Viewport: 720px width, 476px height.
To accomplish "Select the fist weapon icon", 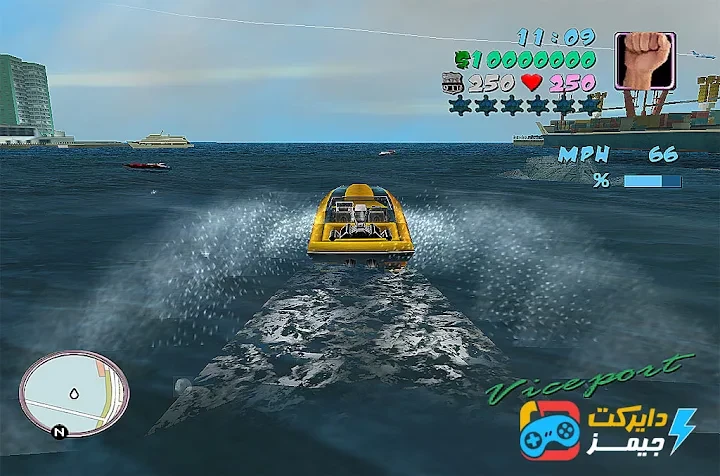I will (x=644, y=62).
